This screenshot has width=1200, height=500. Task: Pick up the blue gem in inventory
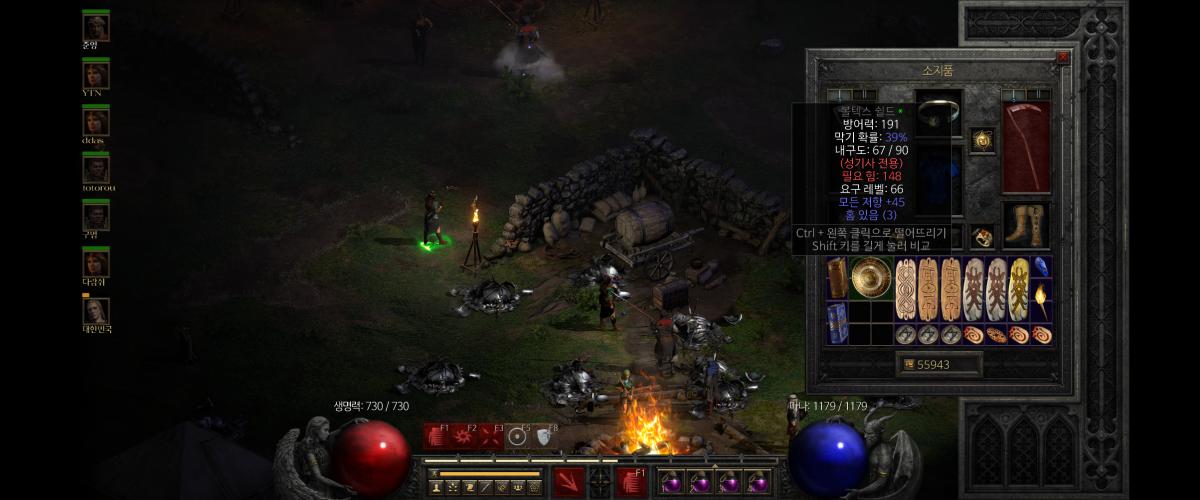tap(1040, 267)
